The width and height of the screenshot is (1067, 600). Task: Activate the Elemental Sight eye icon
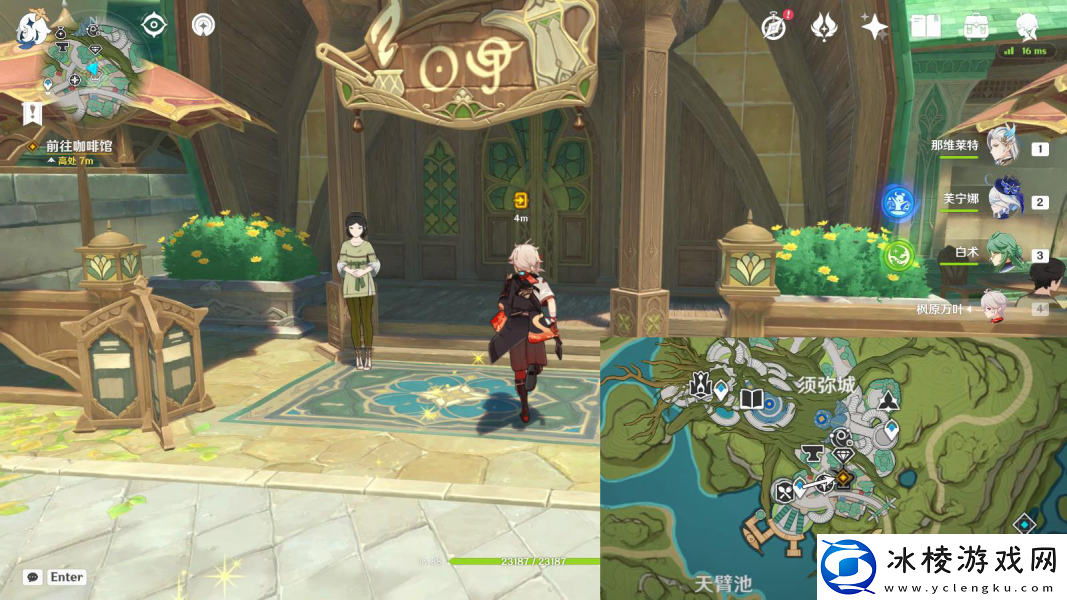pos(154,25)
